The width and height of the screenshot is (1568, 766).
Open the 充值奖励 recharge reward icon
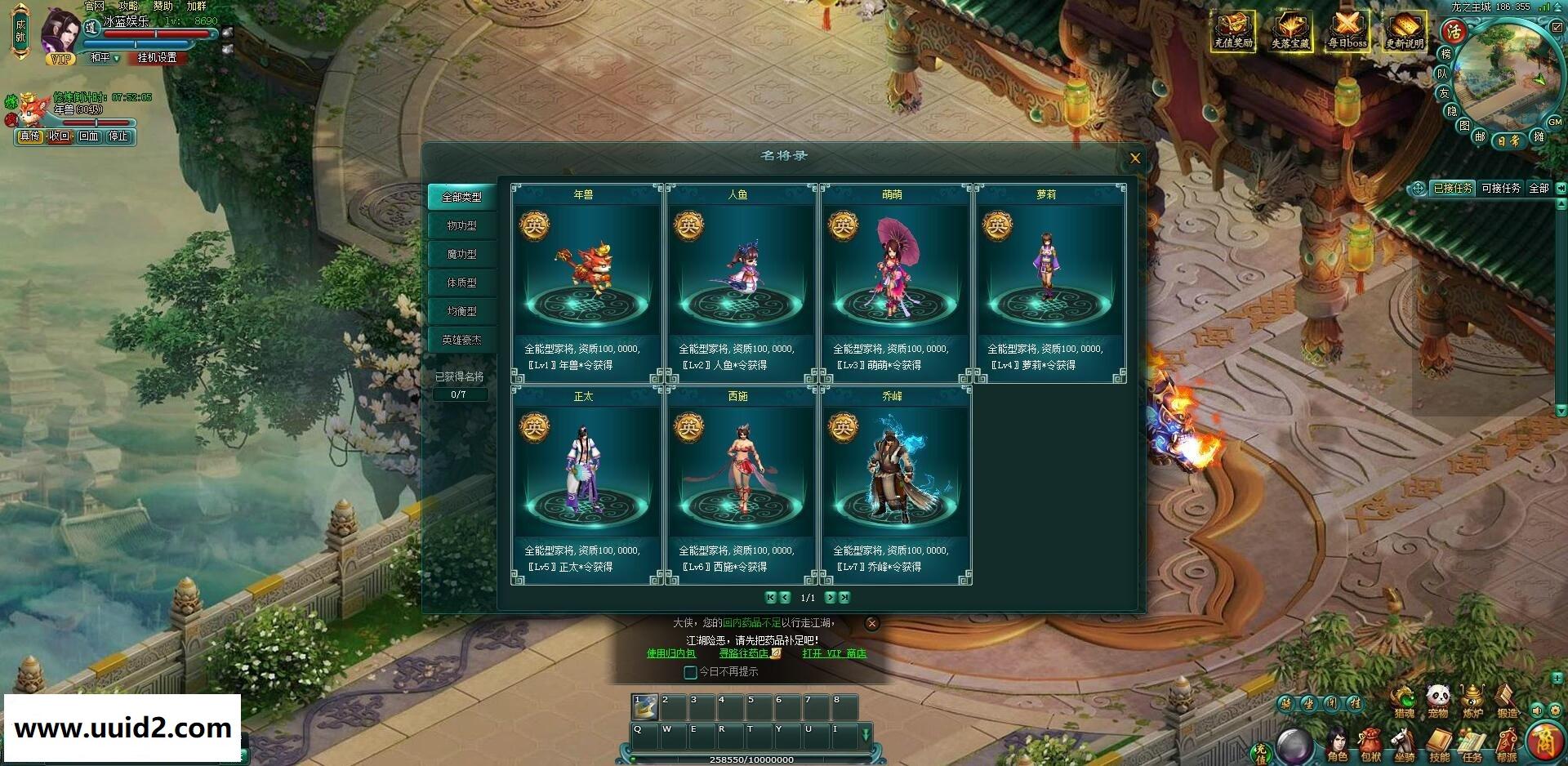coord(1233,32)
